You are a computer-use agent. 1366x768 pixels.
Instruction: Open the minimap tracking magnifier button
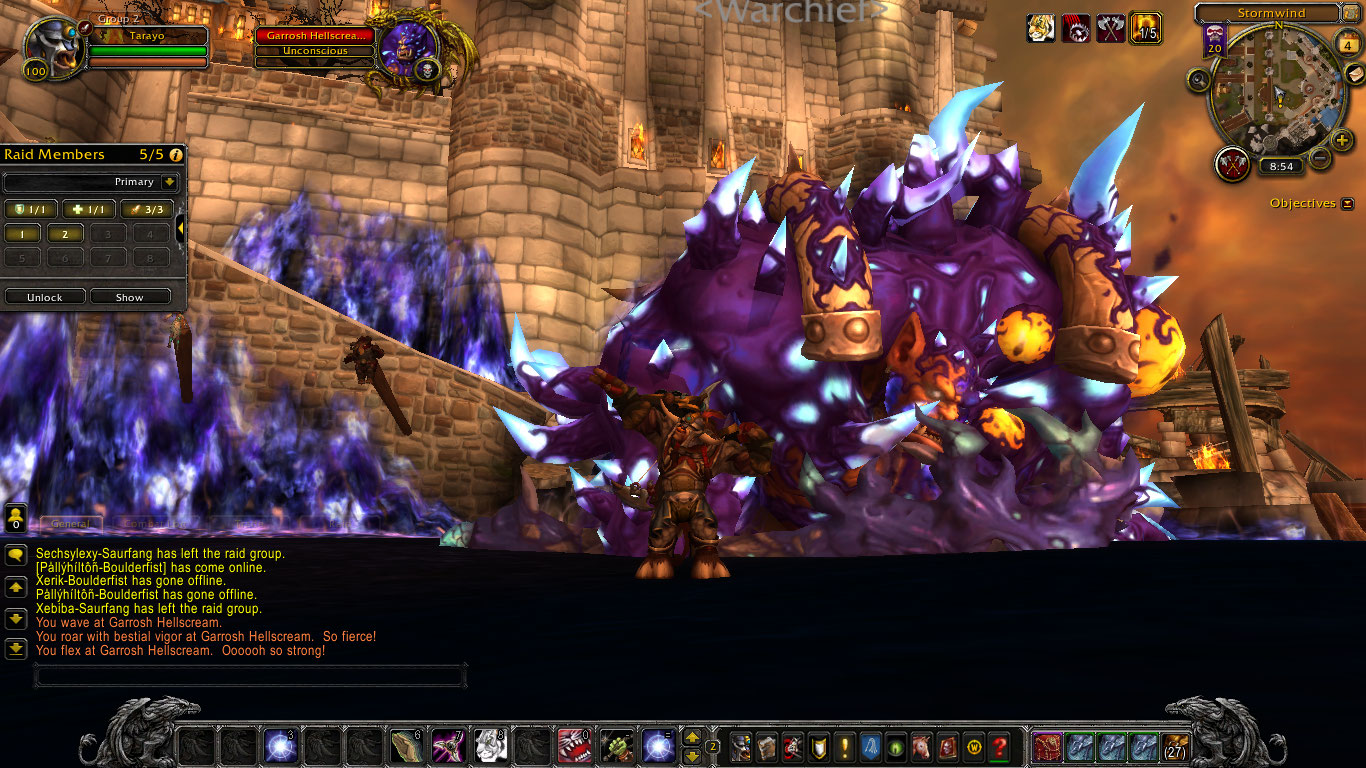[x=1199, y=80]
